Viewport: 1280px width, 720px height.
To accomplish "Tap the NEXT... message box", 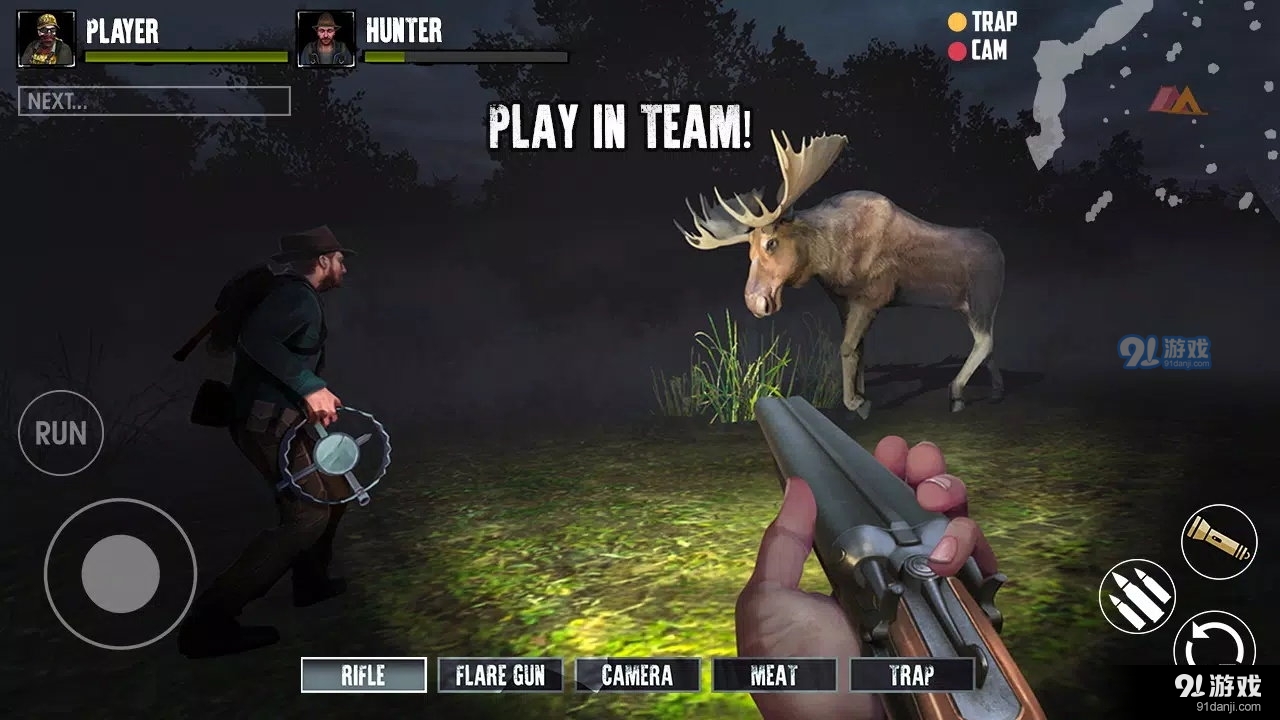I will (154, 100).
